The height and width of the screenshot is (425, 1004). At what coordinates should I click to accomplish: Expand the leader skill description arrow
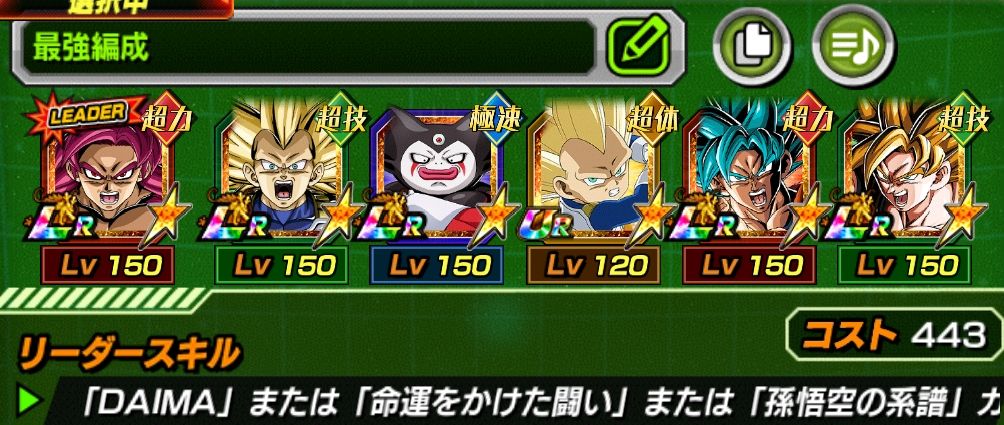click(x=29, y=400)
